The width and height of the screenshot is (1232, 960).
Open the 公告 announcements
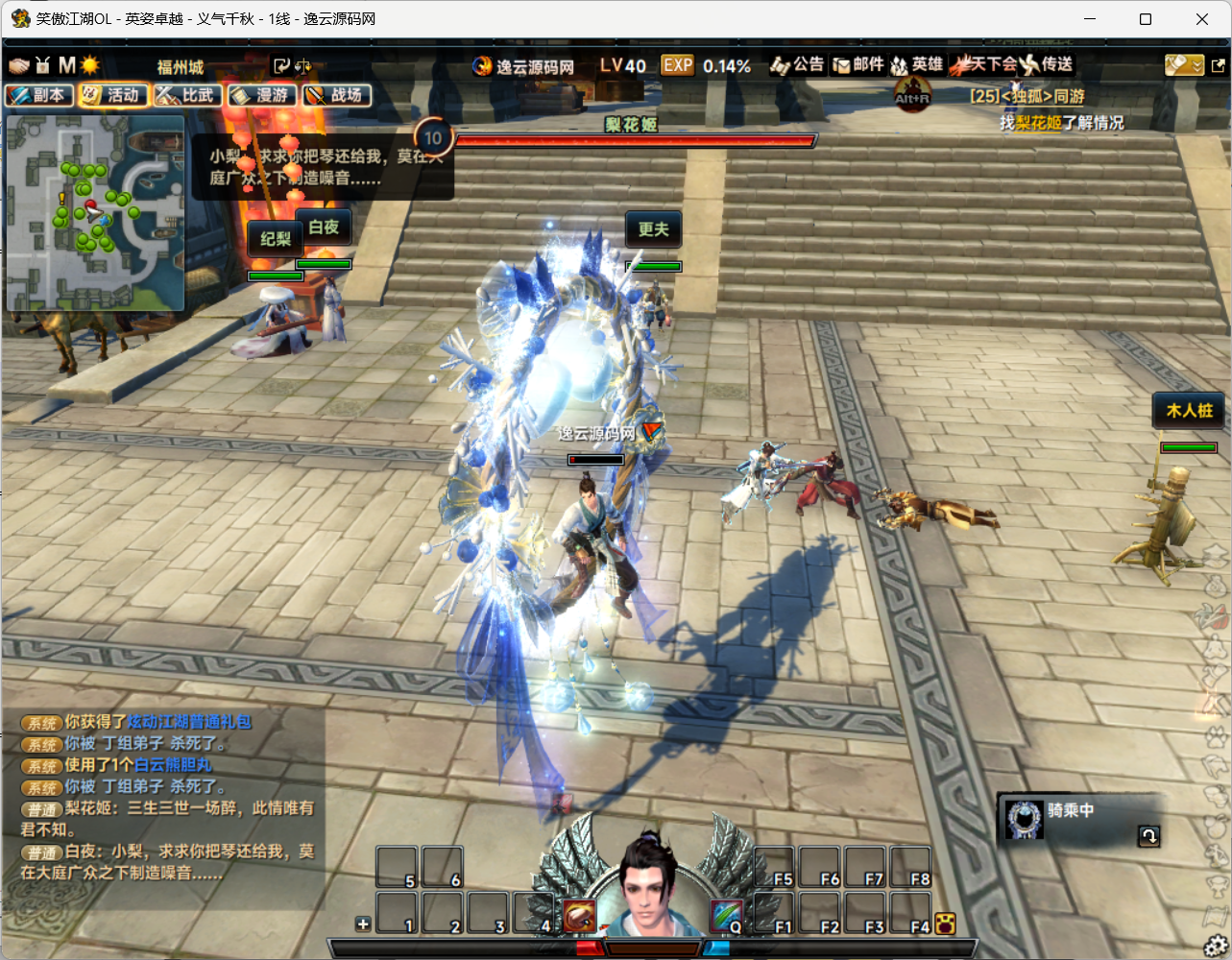coord(797,65)
